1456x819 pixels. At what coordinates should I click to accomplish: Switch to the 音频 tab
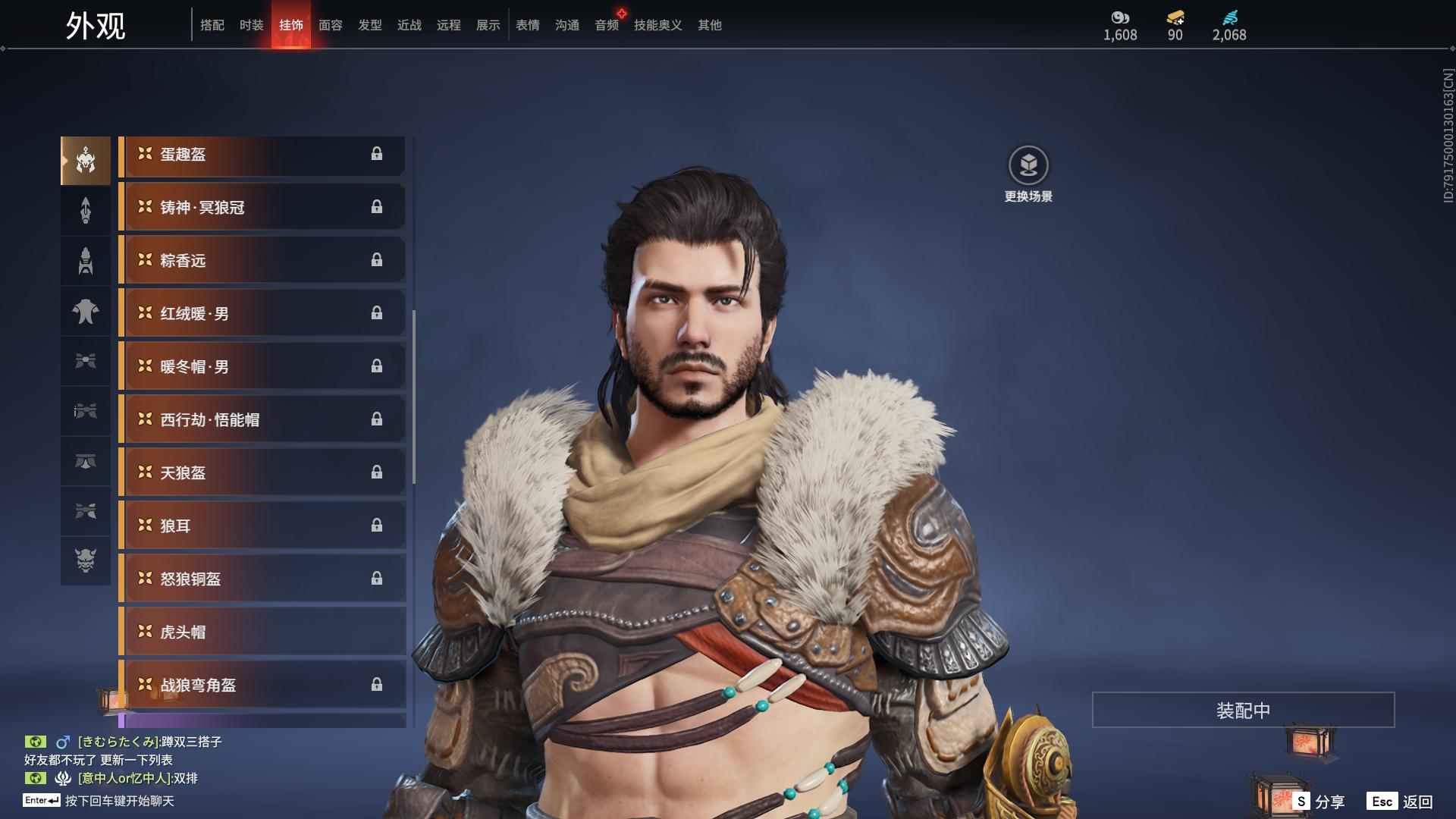click(607, 25)
